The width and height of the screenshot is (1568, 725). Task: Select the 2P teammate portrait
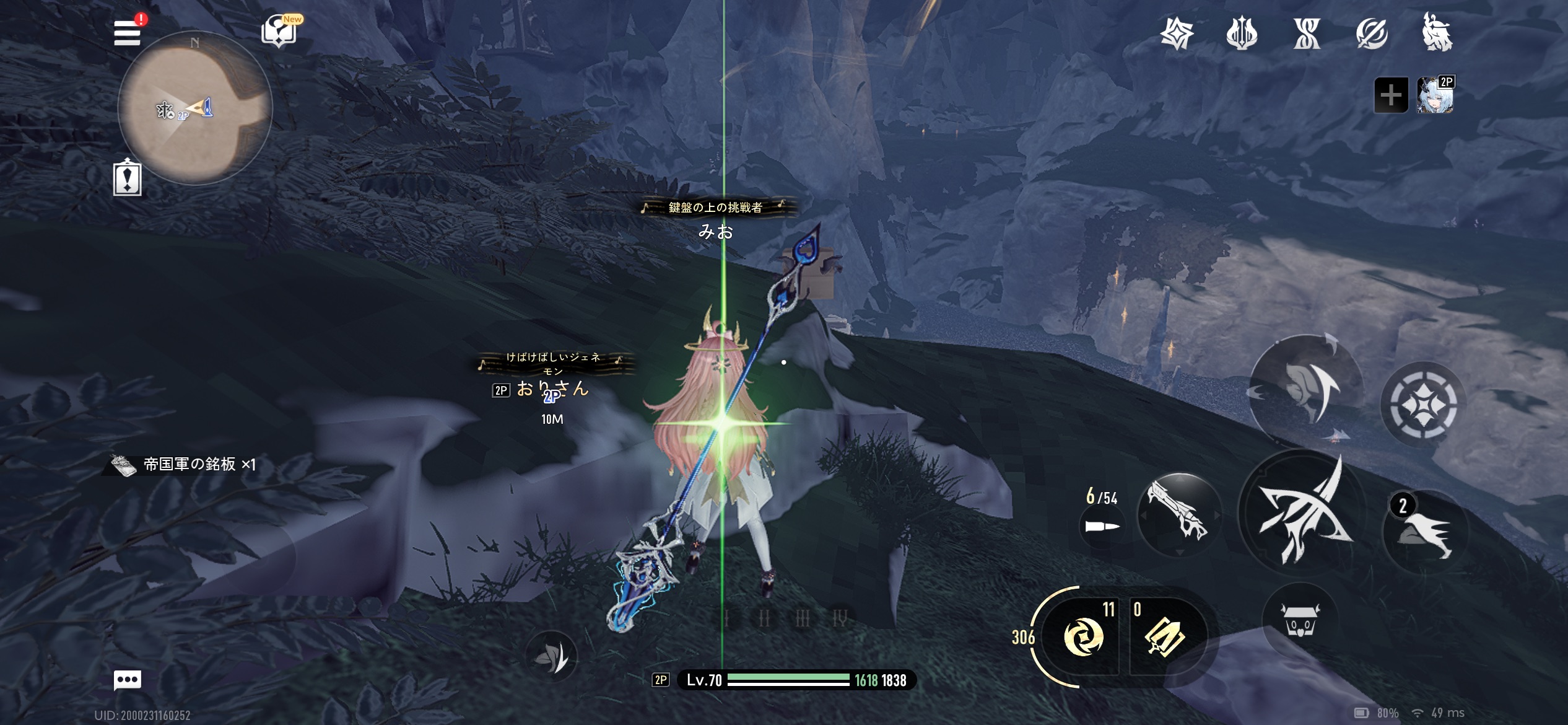1435,95
